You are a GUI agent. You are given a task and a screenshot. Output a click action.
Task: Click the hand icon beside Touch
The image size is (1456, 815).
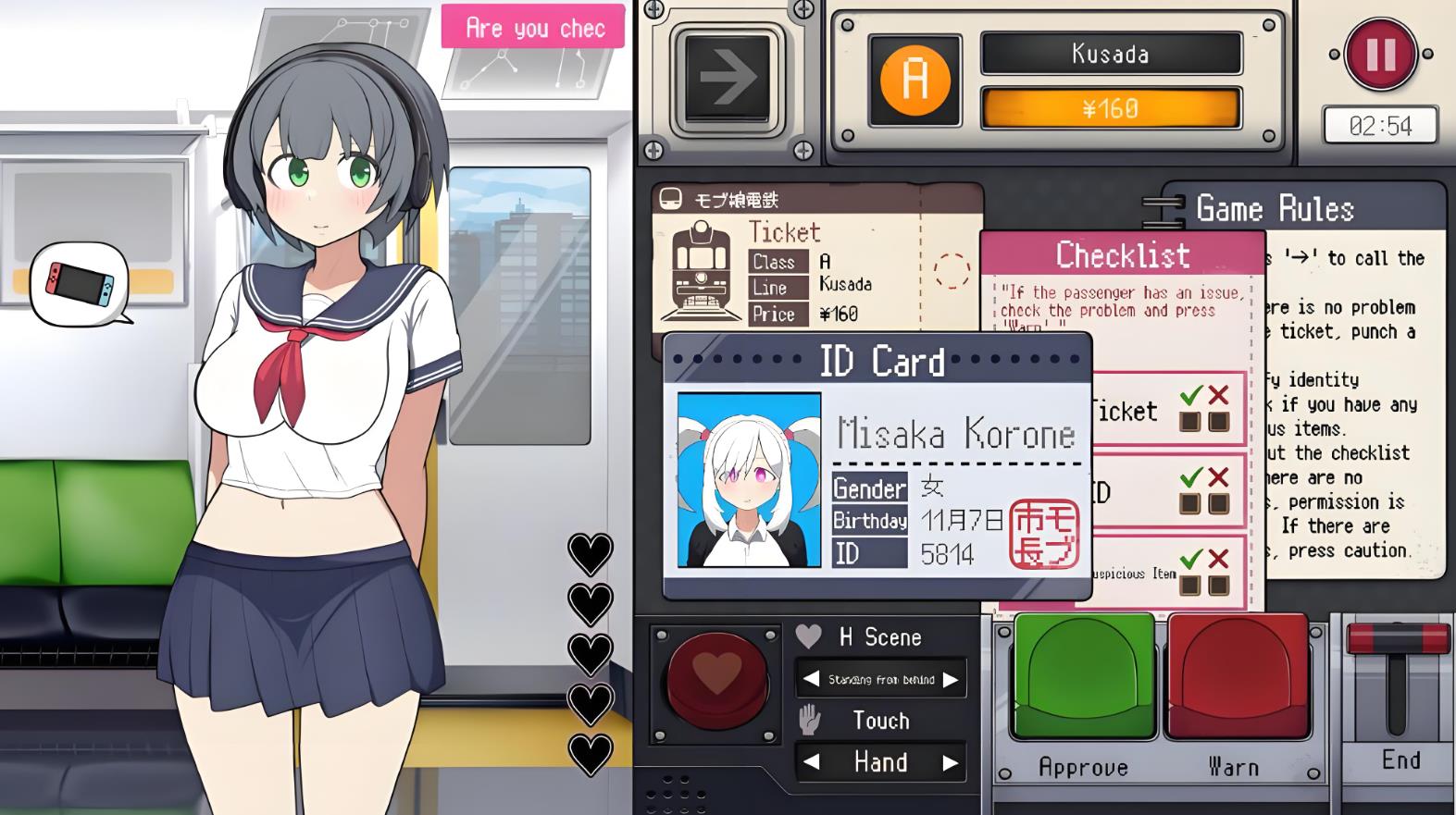tap(811, 720)
